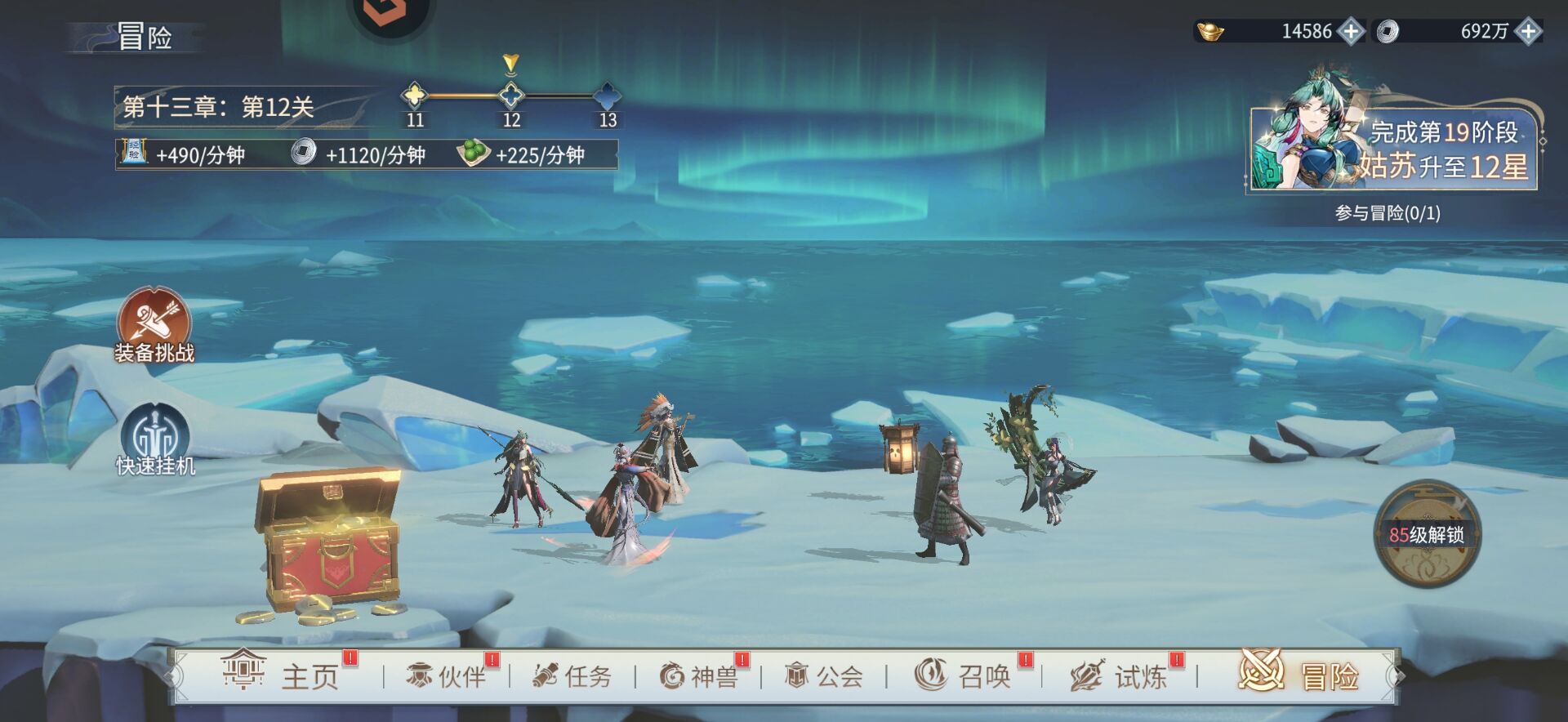This screenshot has height=722, width=1568.
Task: Select stage 12 node on progress track
Action: point(511,96)
